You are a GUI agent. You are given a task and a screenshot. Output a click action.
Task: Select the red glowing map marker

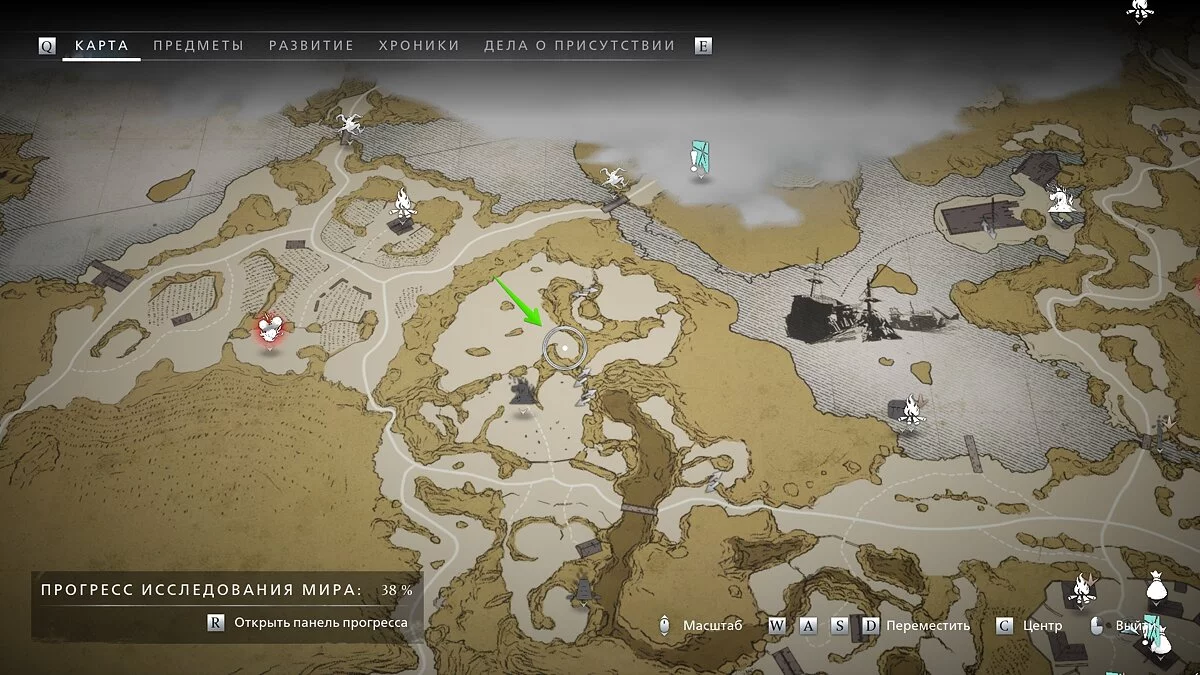269,329
